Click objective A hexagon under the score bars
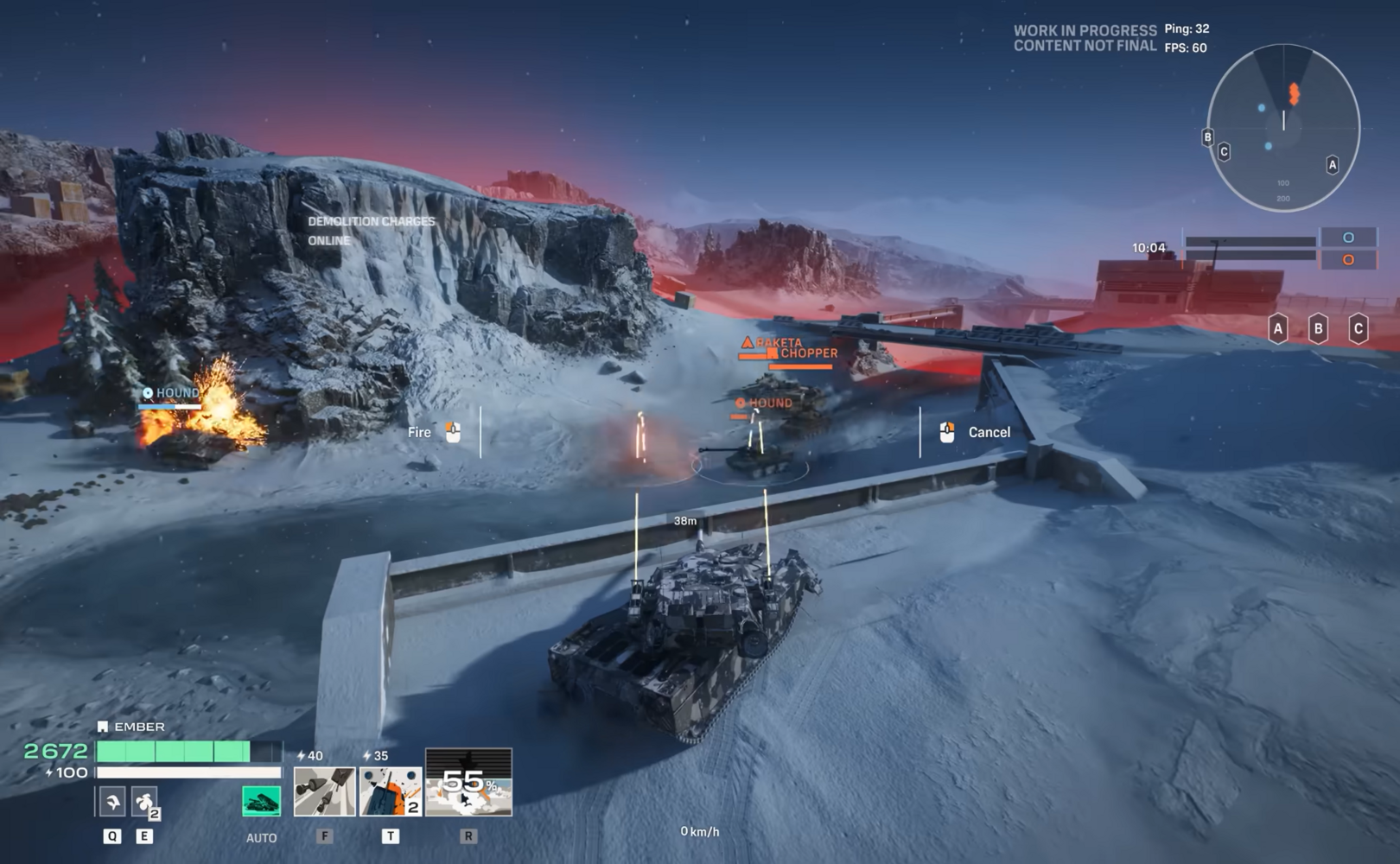 1277,328
